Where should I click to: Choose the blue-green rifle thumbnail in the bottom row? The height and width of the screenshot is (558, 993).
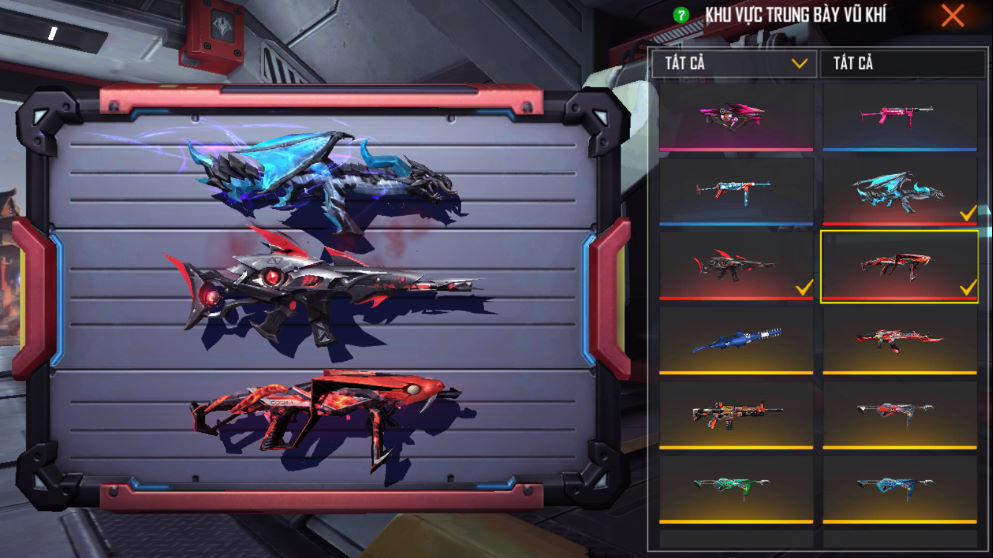(898, 486)
